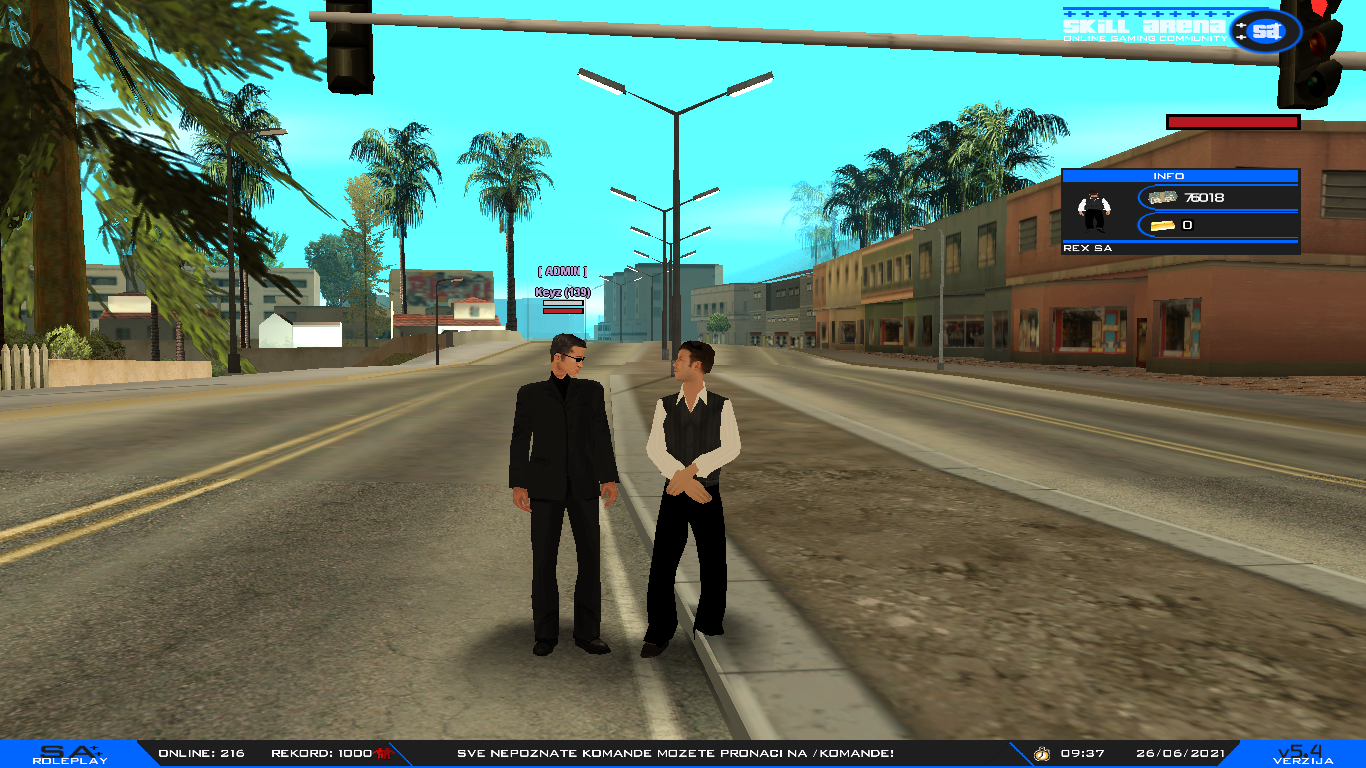1366x768 pixels.
Task: Click the gold bar icon
Action: click(x=1164, y=225)
